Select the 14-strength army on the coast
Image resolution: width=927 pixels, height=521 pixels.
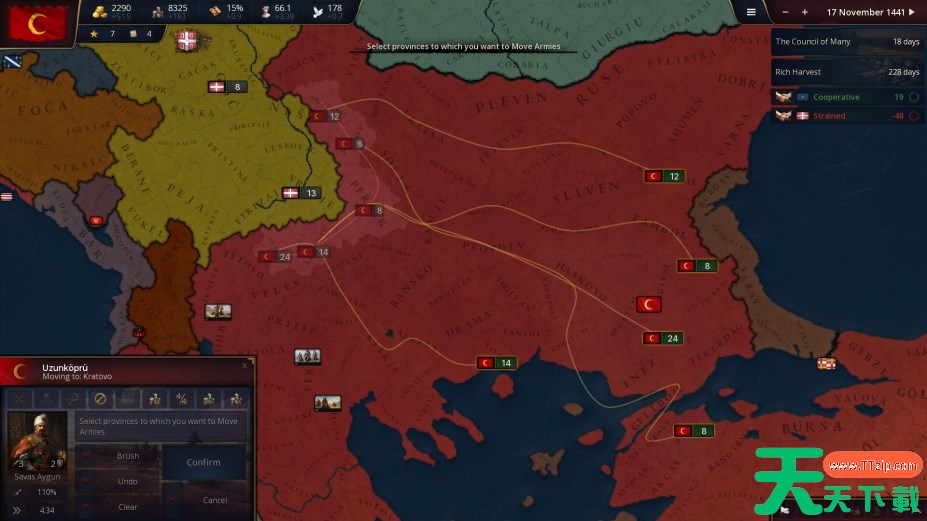496,363
